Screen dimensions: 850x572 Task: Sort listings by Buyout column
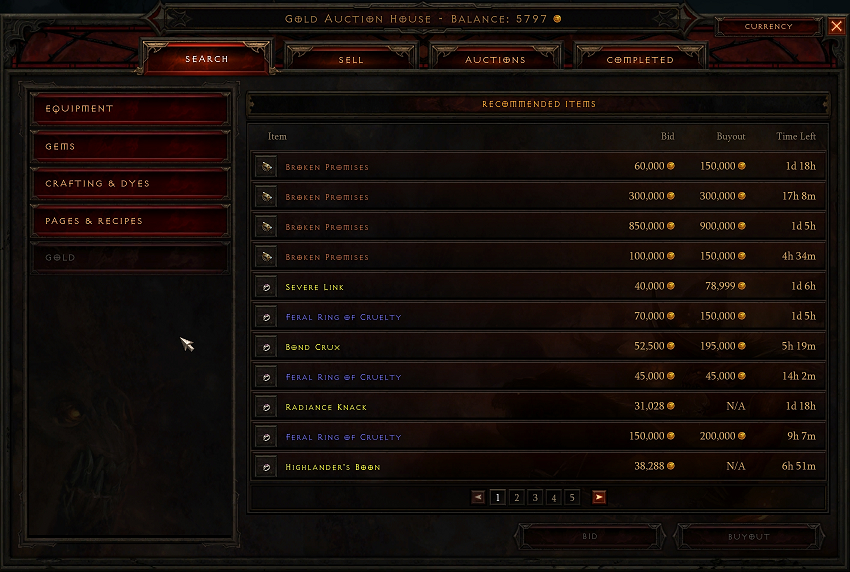click(x=730, y=136)
